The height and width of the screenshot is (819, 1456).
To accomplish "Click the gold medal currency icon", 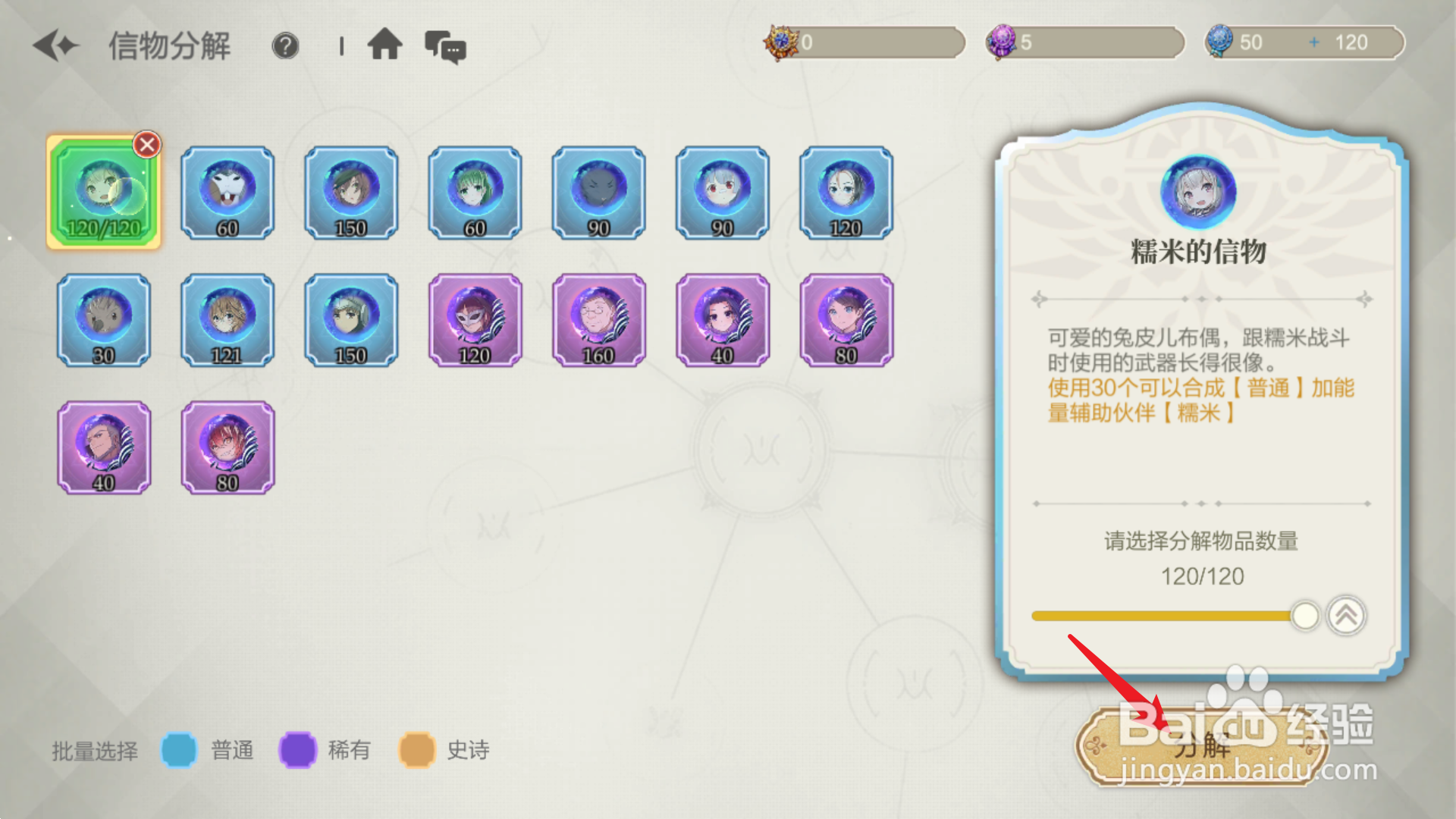I will [x=781, y=42].
